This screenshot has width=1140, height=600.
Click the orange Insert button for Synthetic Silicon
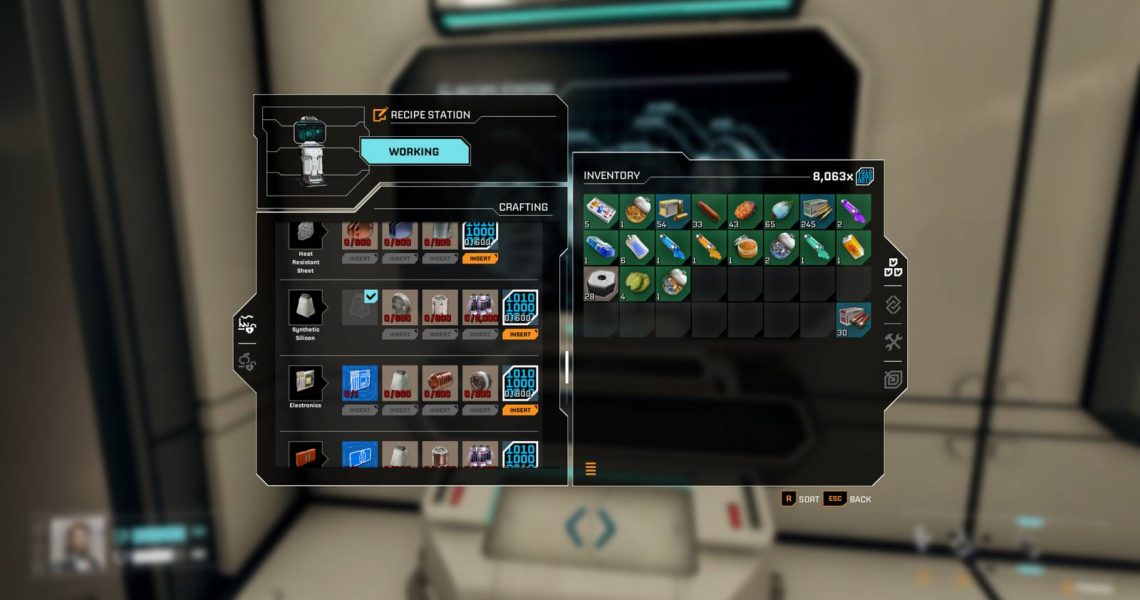[x=519, y=334]
